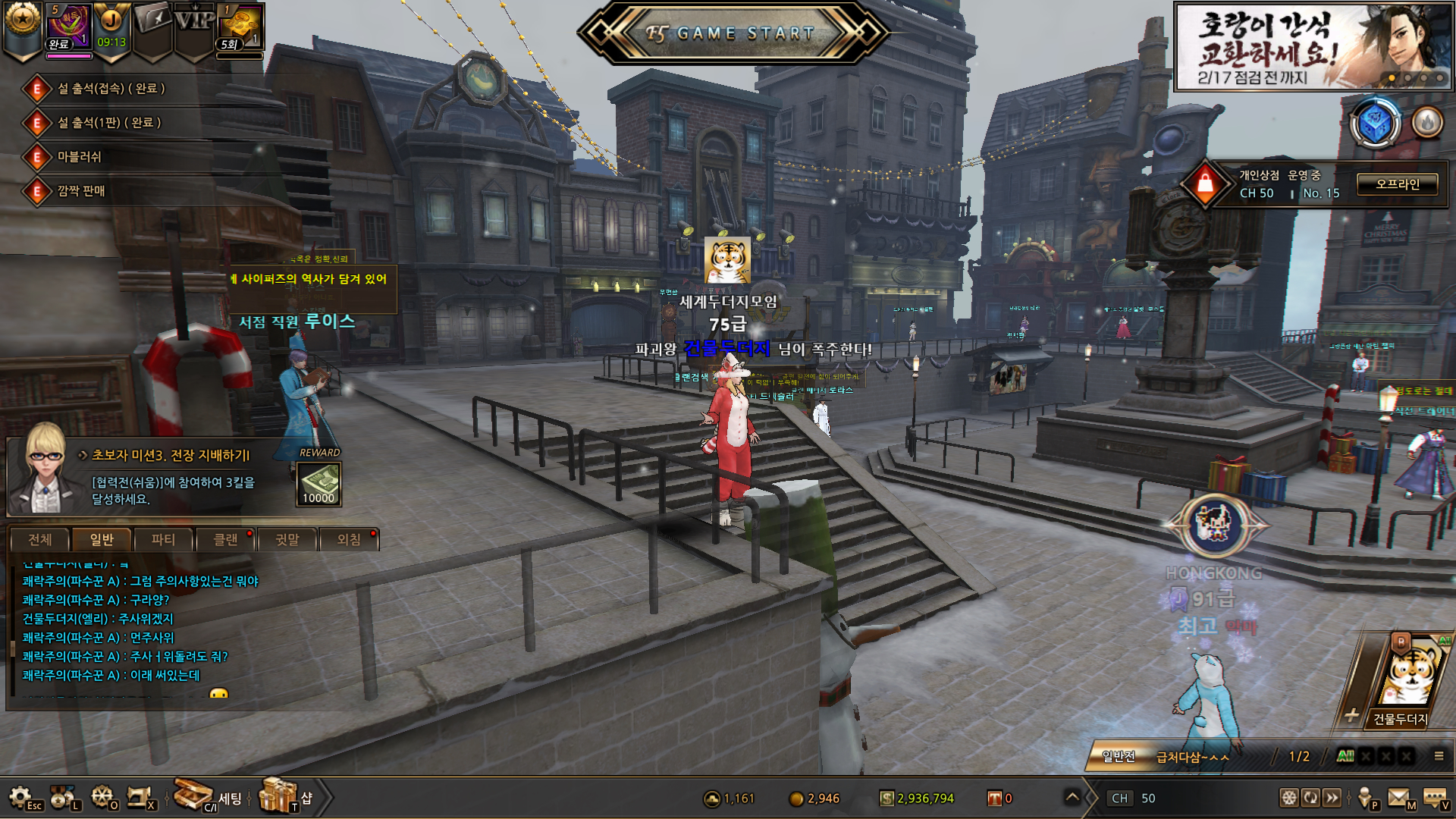This screenshot has height=819, width=1456.
Task: Open the tiger snack exchange event banner
Action: [x=1313, y=47]
